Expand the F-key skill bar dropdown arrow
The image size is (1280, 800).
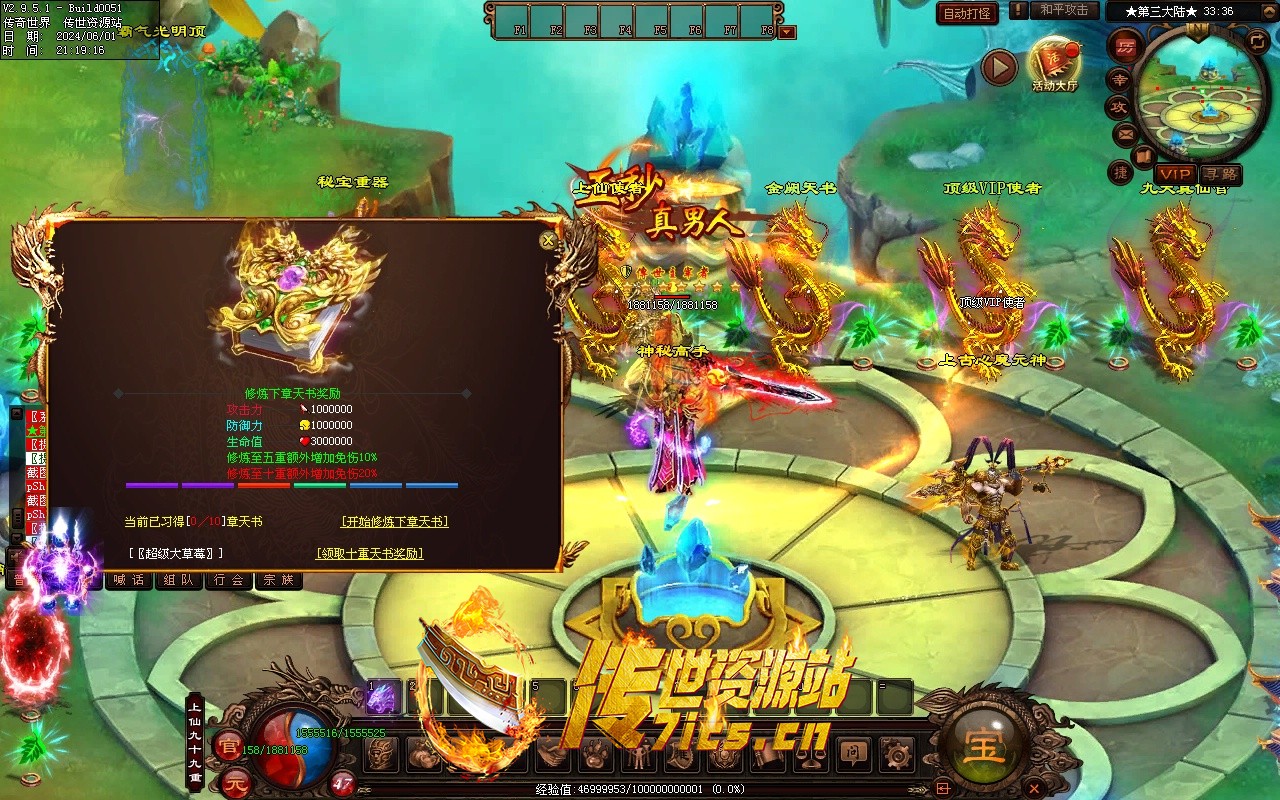pos(788,32)
